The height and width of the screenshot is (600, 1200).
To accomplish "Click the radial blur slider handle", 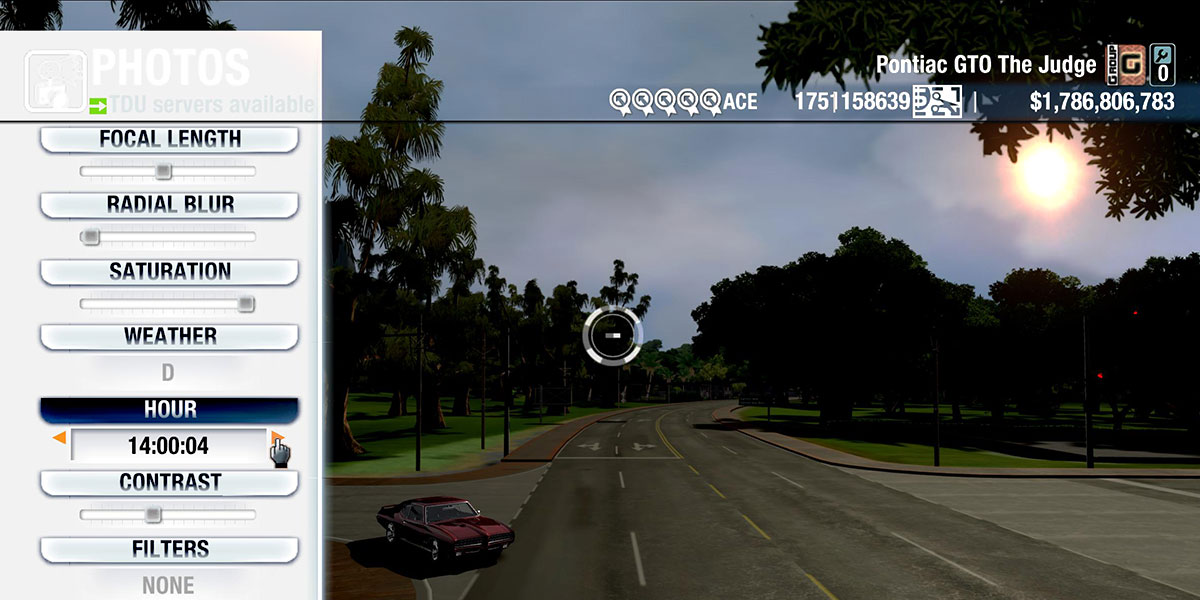I will pos(91,237).
